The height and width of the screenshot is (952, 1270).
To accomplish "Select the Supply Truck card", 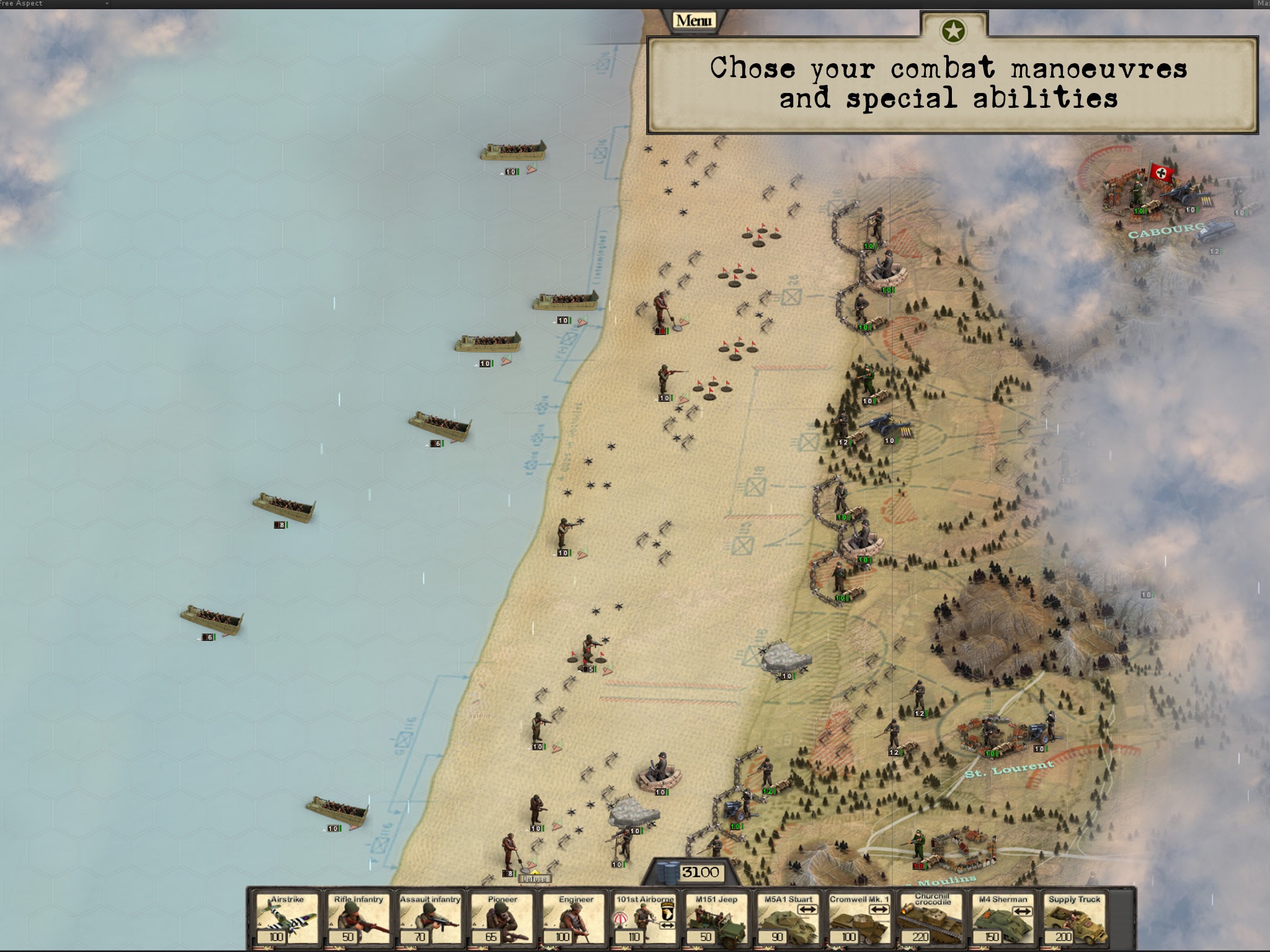I will pyautogui.click(x=1075, y=919).
